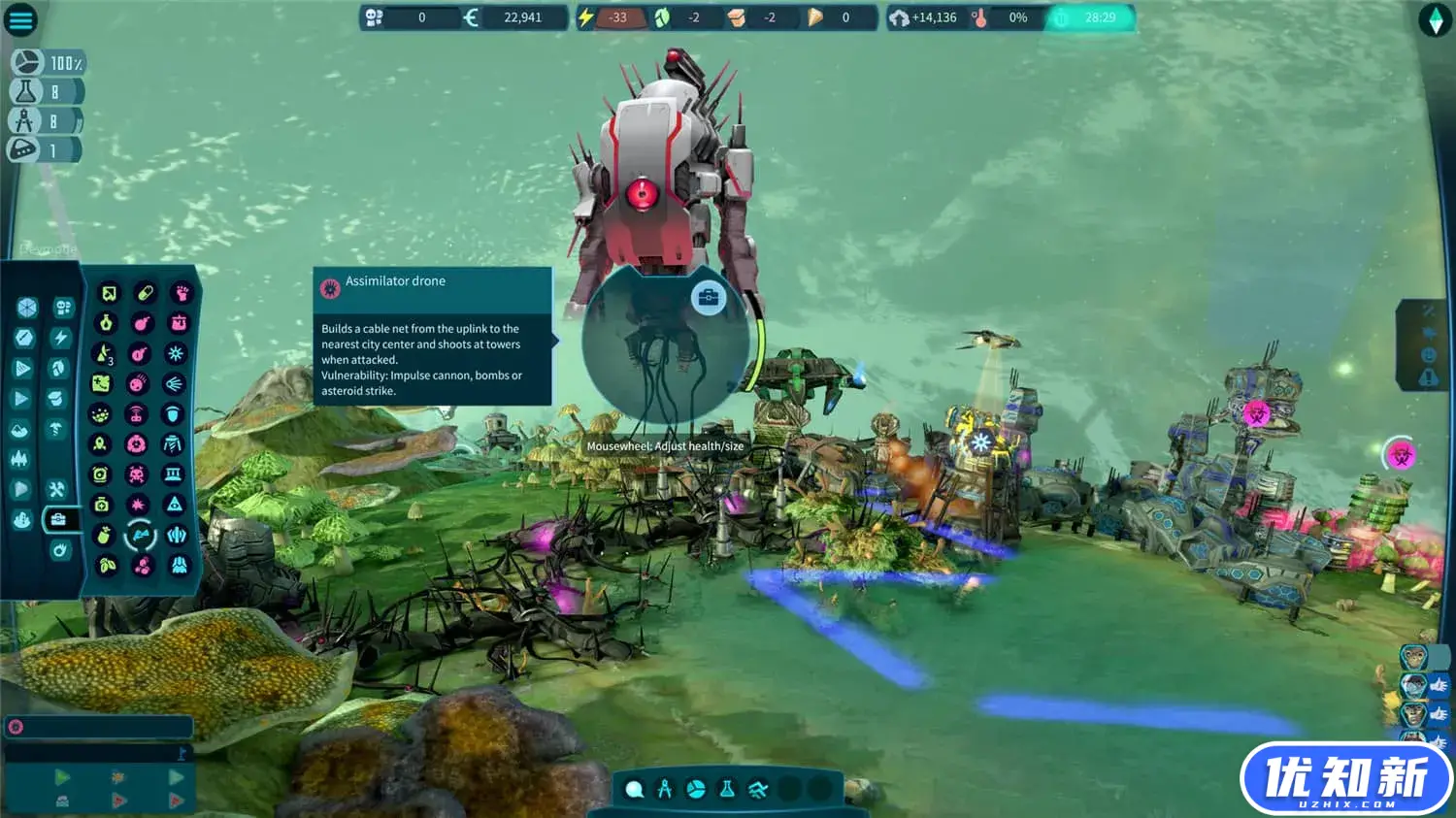Select the toolbox category tab
This screenshot has height=818, width=1456.
[x=58, y=519]
